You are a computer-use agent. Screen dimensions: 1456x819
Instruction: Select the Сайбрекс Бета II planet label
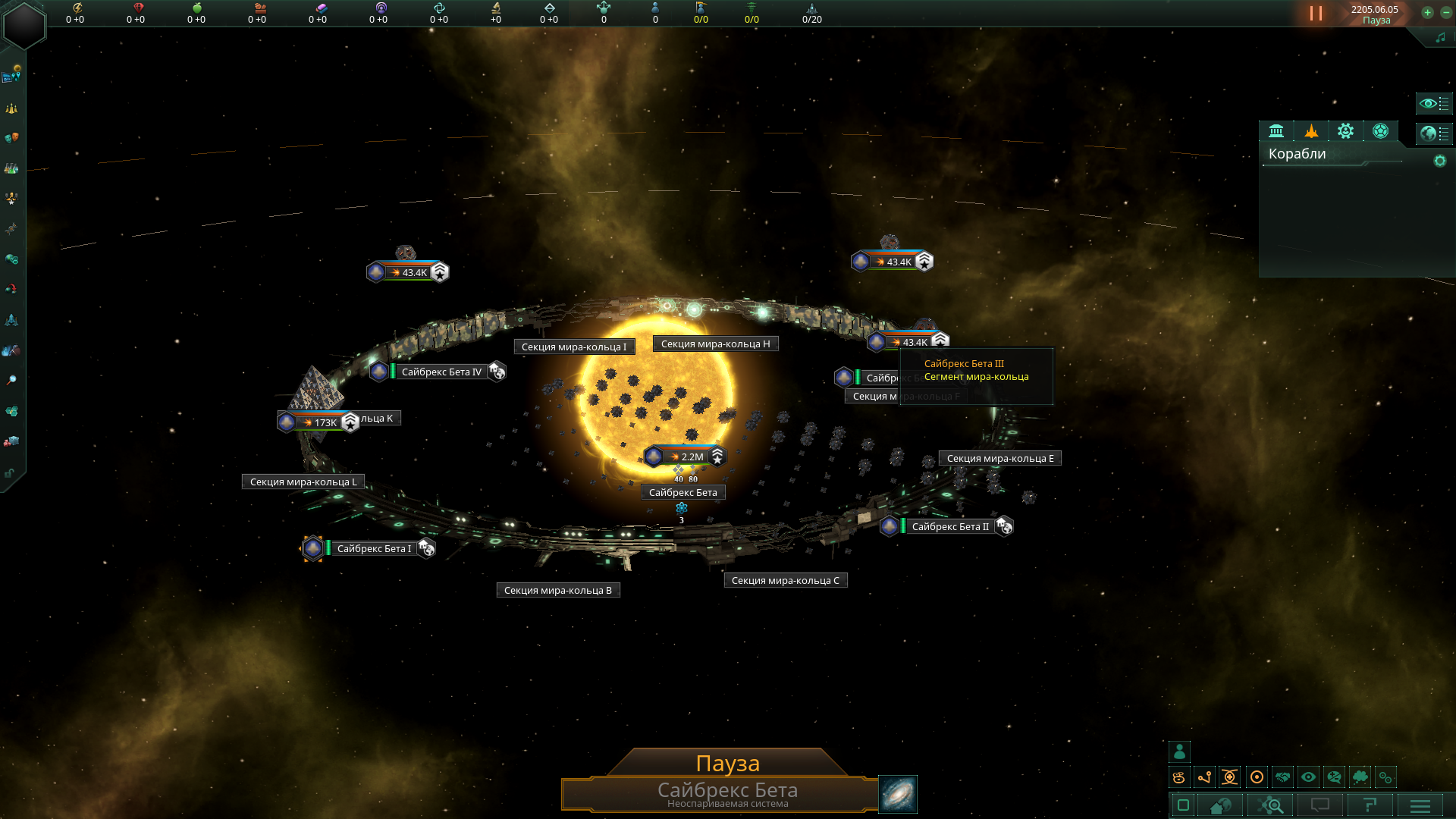(x=949, y=526)
